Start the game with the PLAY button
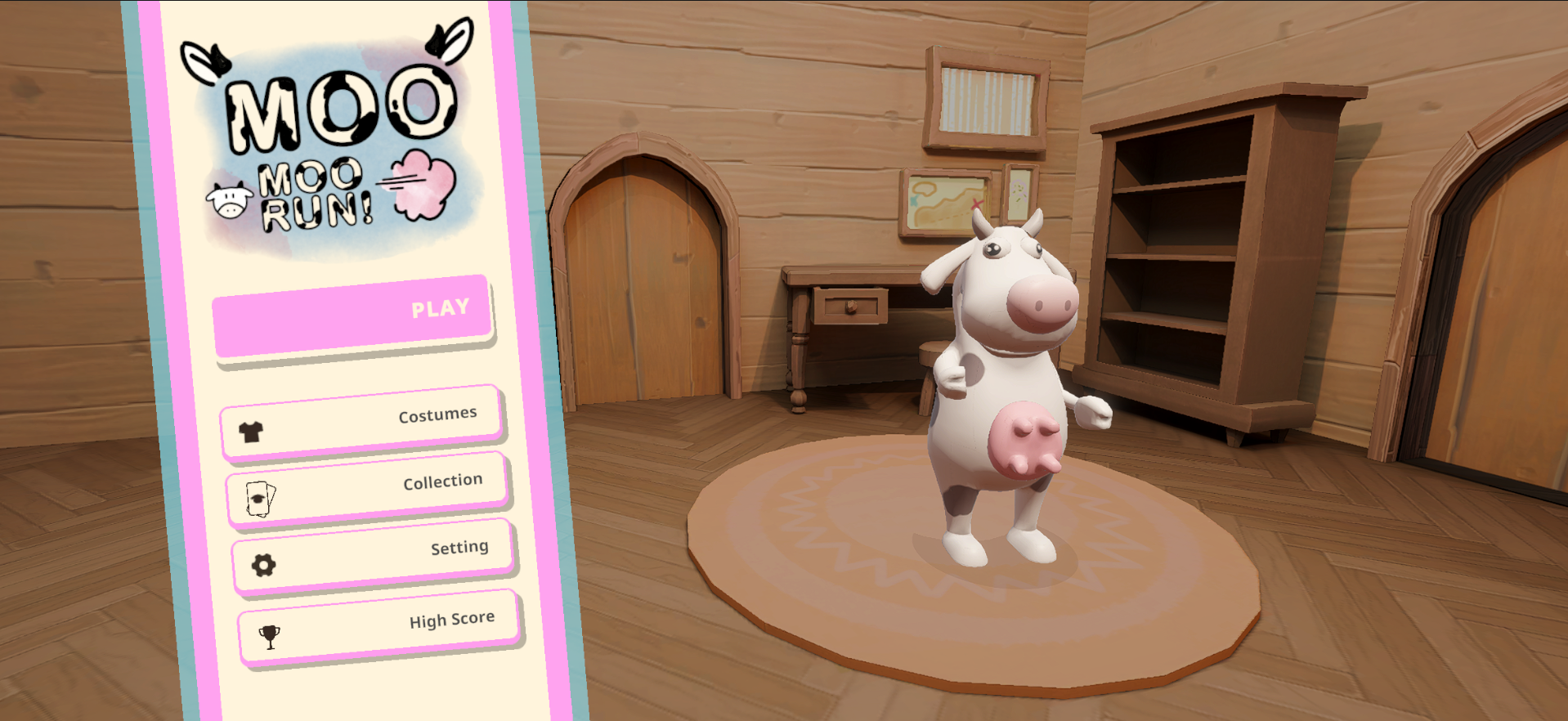 point(352,316)
